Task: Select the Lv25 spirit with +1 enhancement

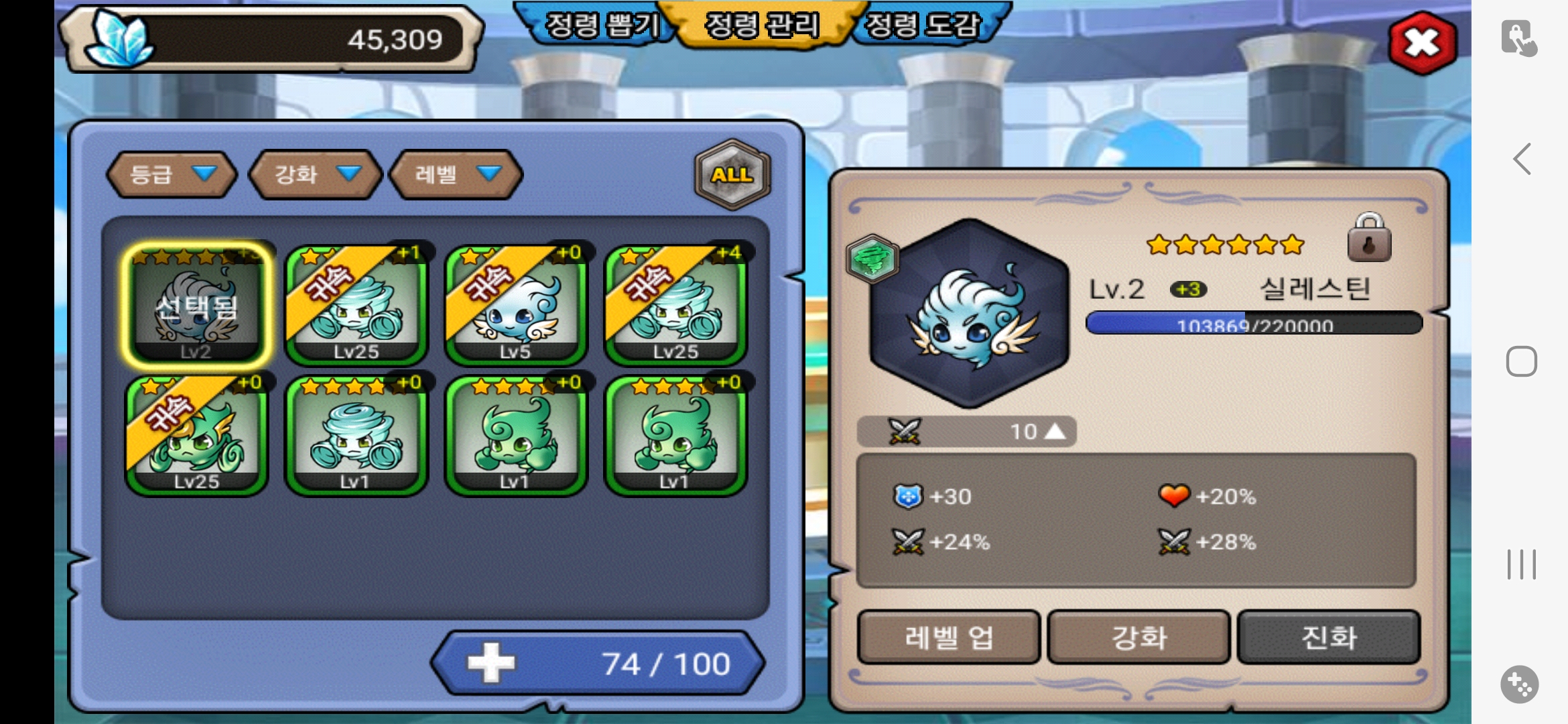Action: pos(356,306)
